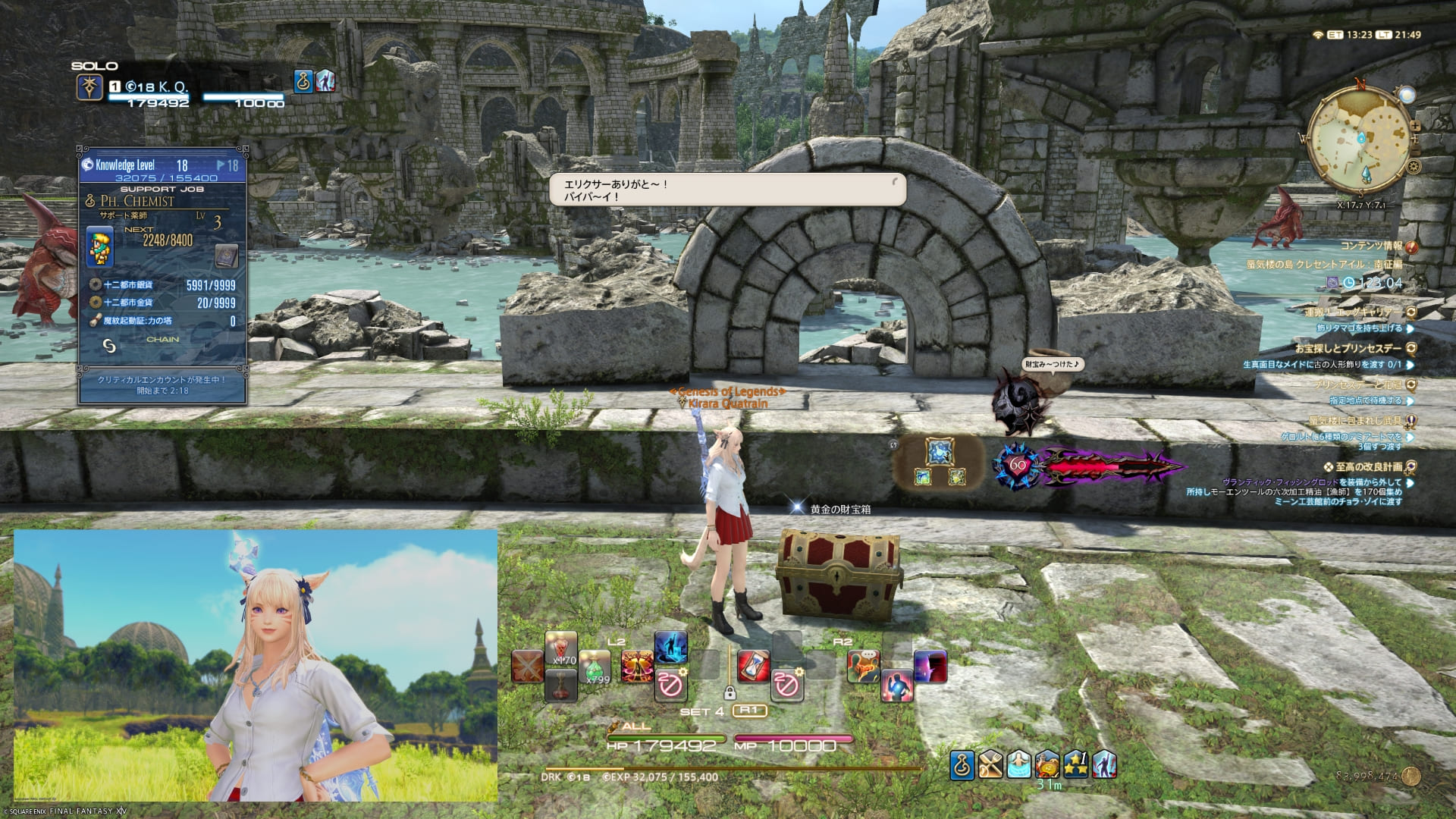Use the red potion with x170 count
The width and height of the screenshot is (1456, 819).
tap(561, 648)
